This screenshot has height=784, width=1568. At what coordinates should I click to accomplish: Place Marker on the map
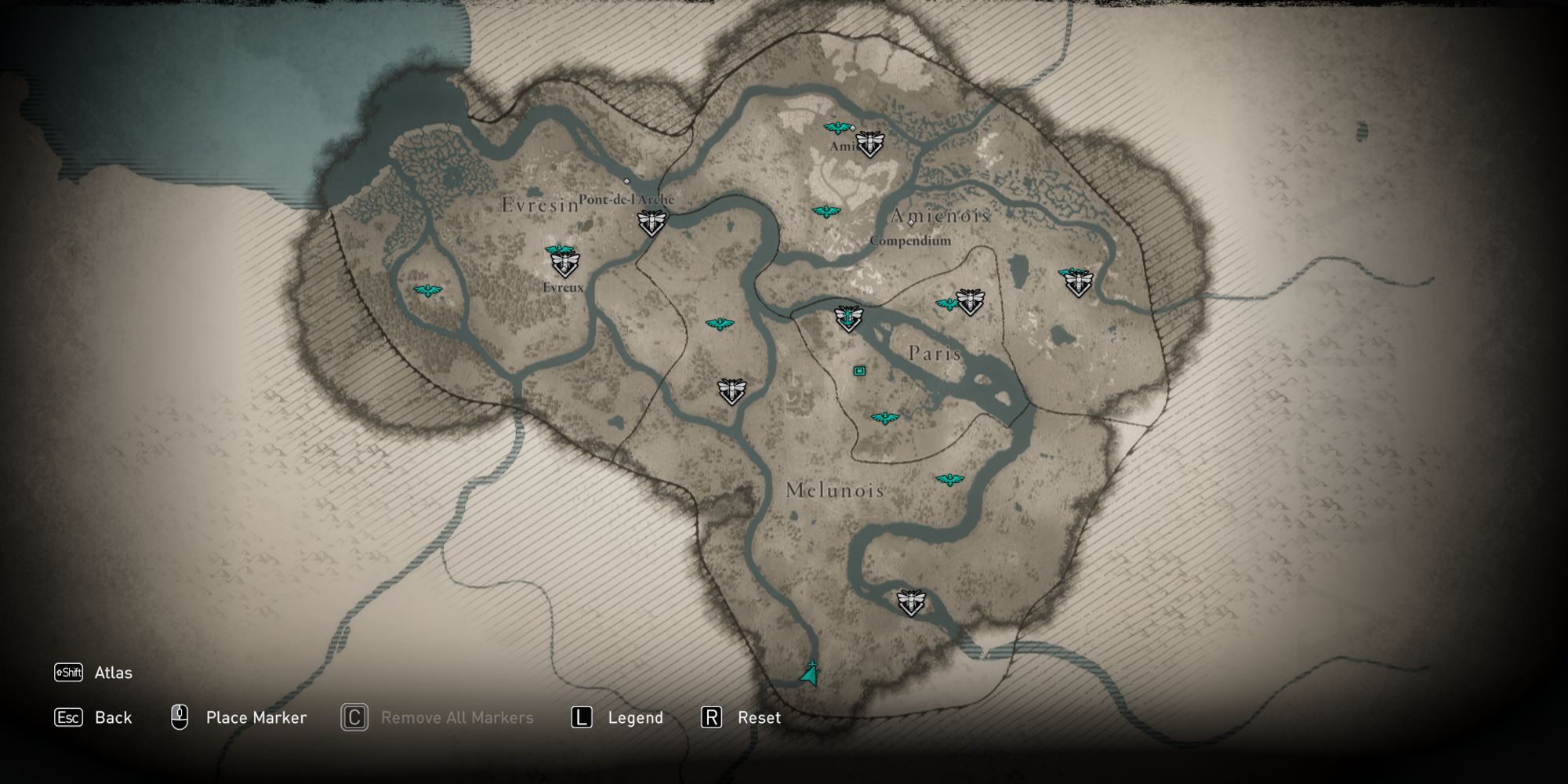coord(256,717)
